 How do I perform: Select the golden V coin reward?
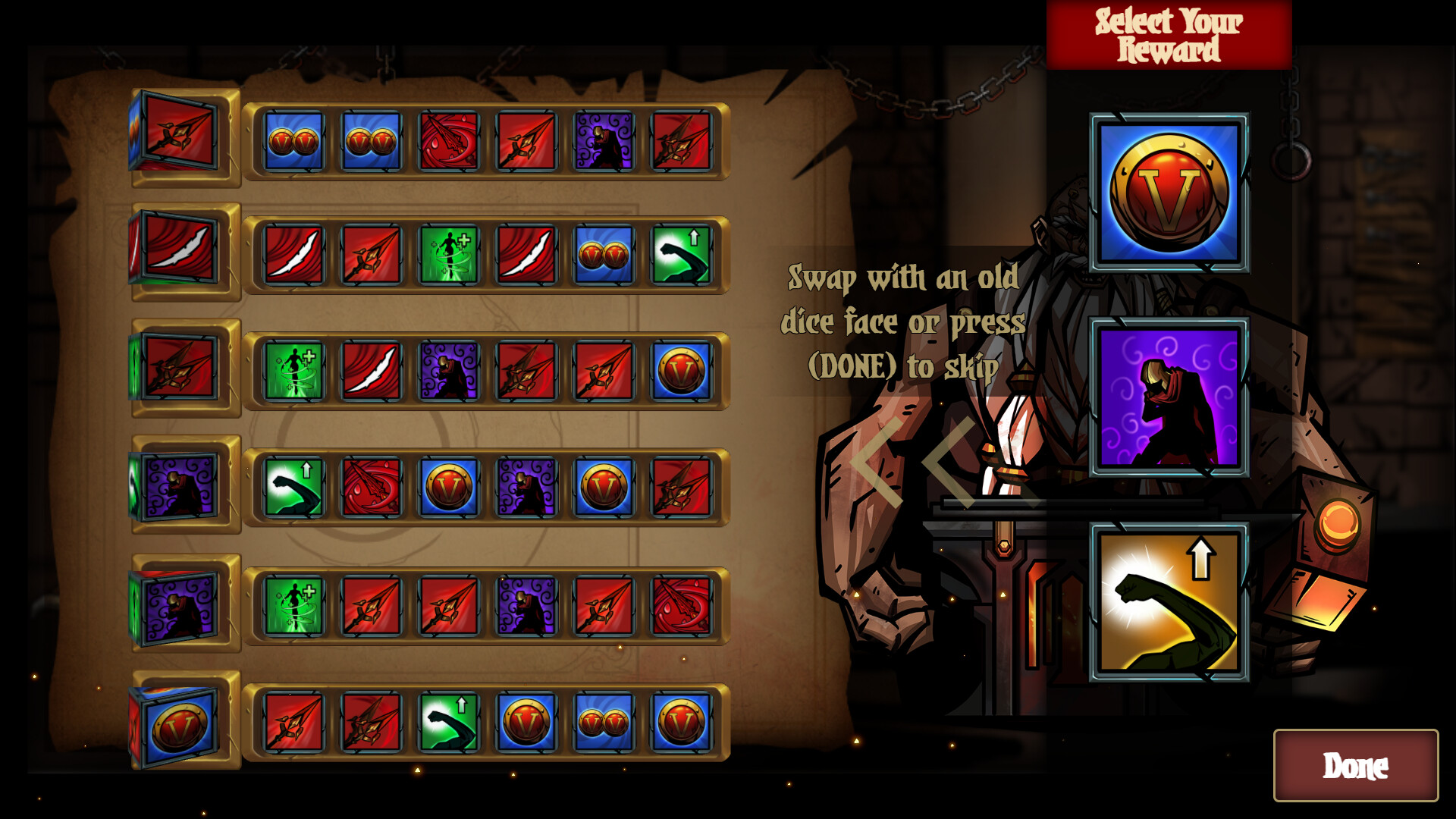(x=1170, y=192)
